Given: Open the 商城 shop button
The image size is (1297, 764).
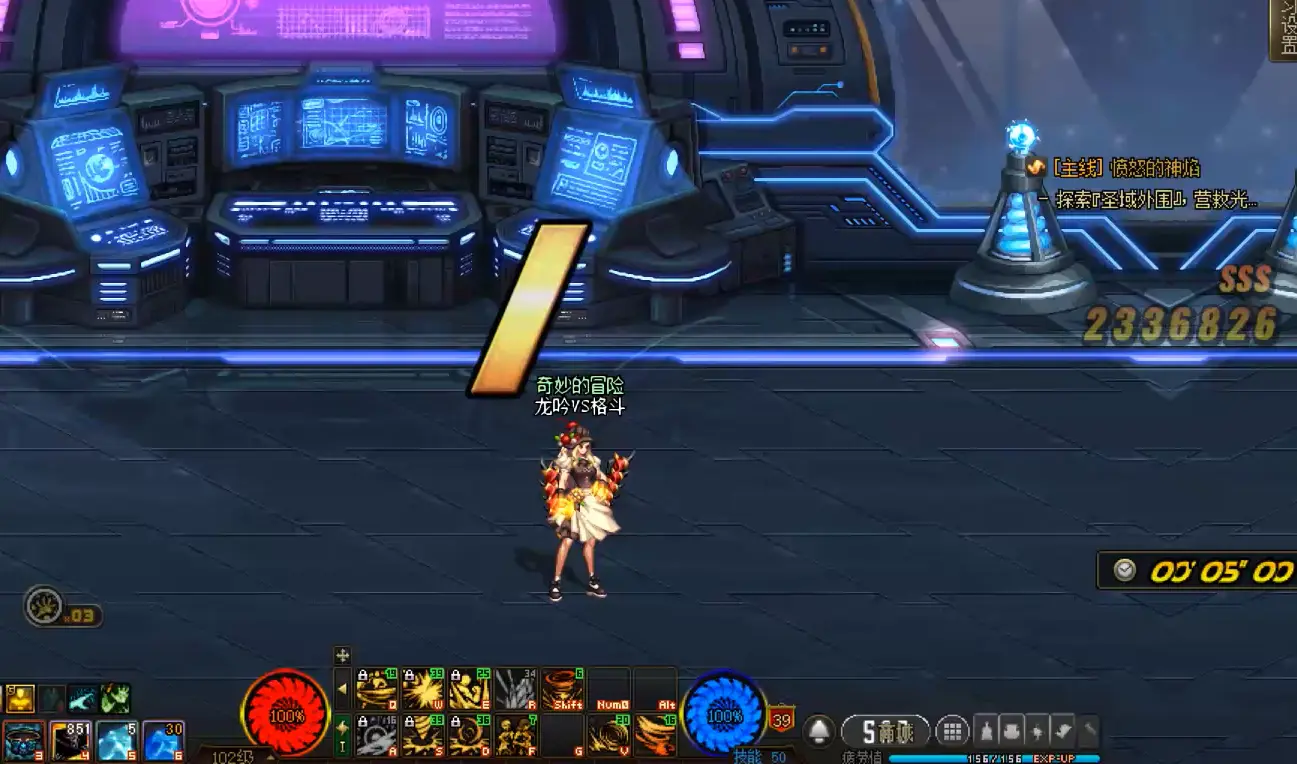Looking at the screenshot, I should pyautogui.click(x=886, y=731).
